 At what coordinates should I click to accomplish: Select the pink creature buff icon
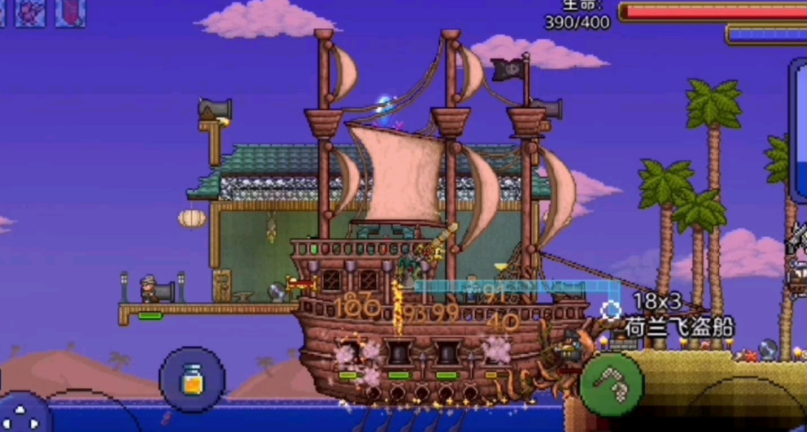tap(29, 12)
